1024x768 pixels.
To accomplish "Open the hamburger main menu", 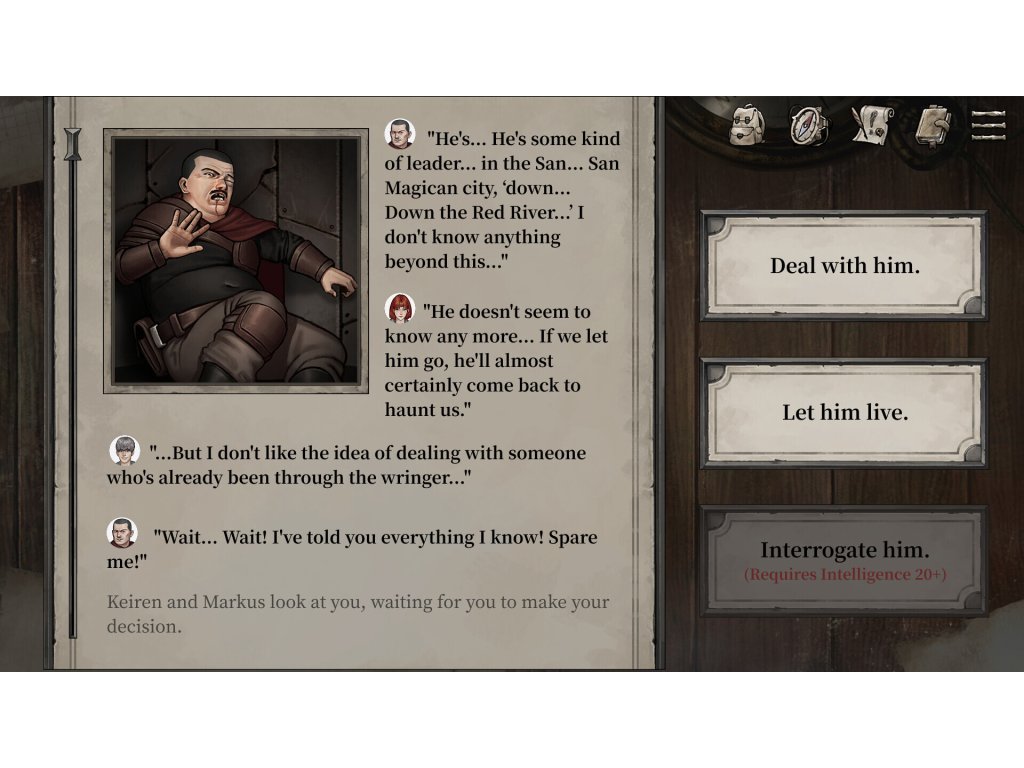I will pyautogui.click(x=988, y=125).
